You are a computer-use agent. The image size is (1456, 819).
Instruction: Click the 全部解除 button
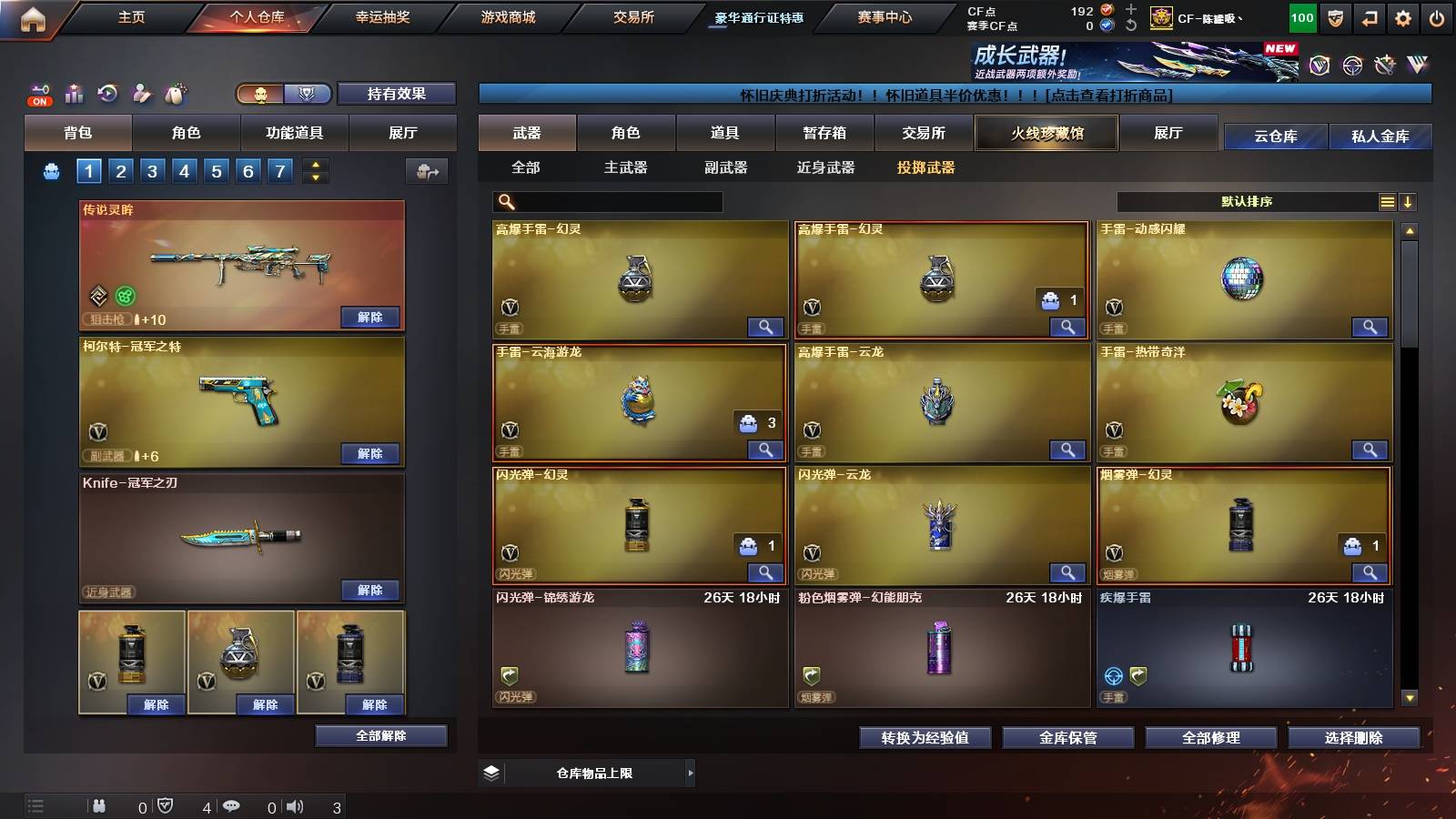(x=381, y=735)
